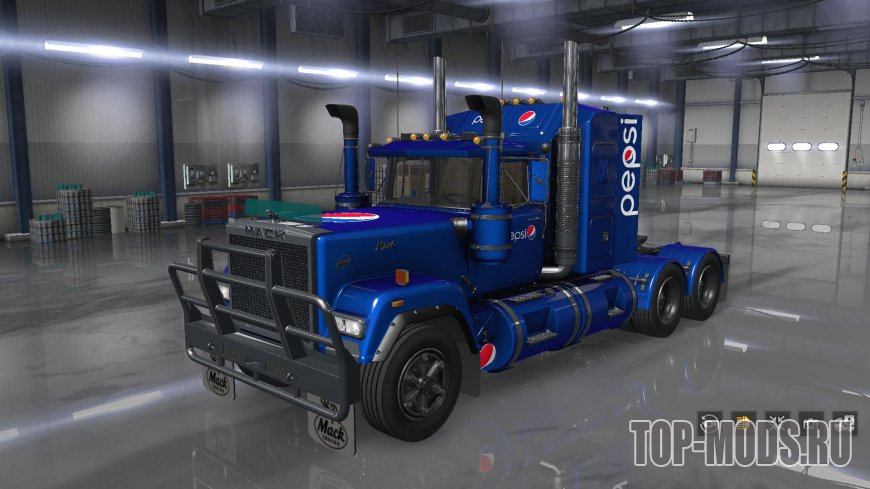The height and width of the screenshot is (489, 870).
Task: Click the circular rotate-arrow view icon
Action: tap(709, 421)
